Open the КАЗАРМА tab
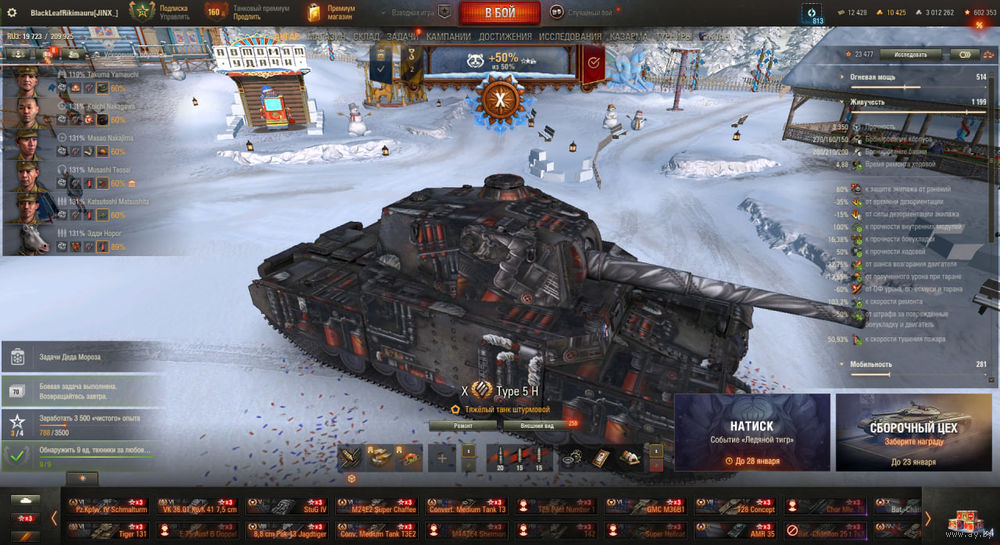Viewport: 1000px width, 545px height. (631, 37)
